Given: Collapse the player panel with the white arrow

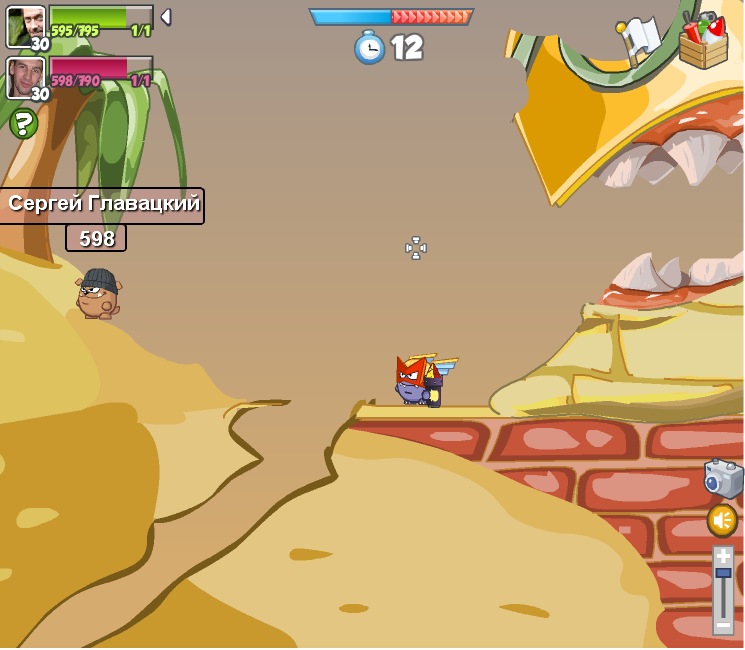Looking at the screenshot, I should click(x=165, y=17).
